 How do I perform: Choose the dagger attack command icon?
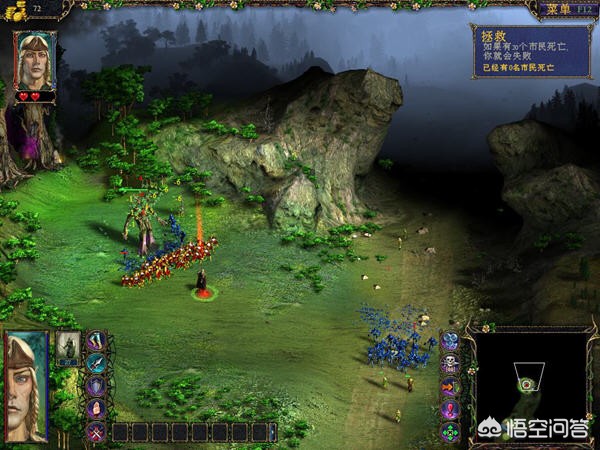[96, 364]
